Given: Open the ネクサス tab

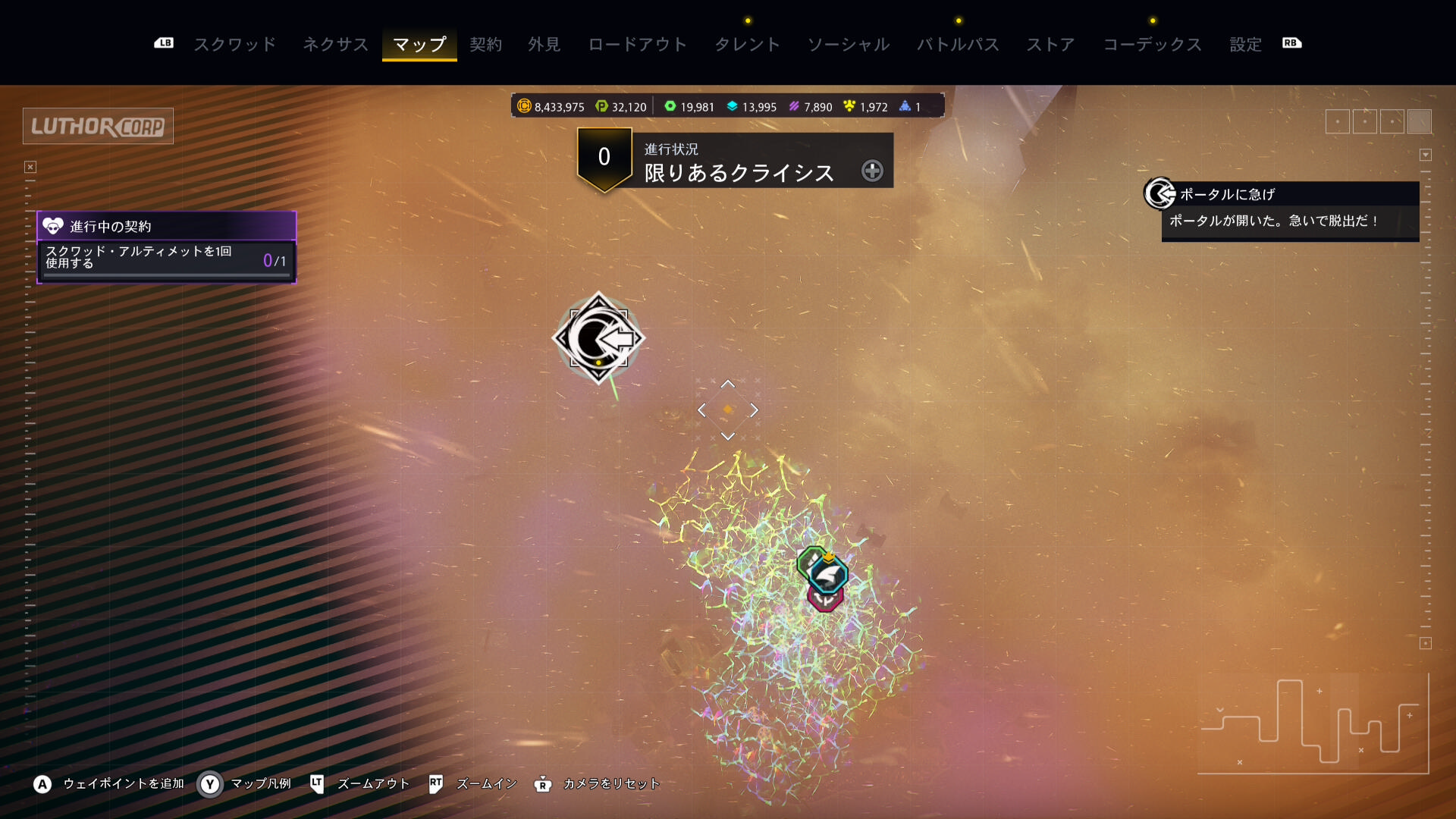Looking at the screenshot, I should click(335, 44).
